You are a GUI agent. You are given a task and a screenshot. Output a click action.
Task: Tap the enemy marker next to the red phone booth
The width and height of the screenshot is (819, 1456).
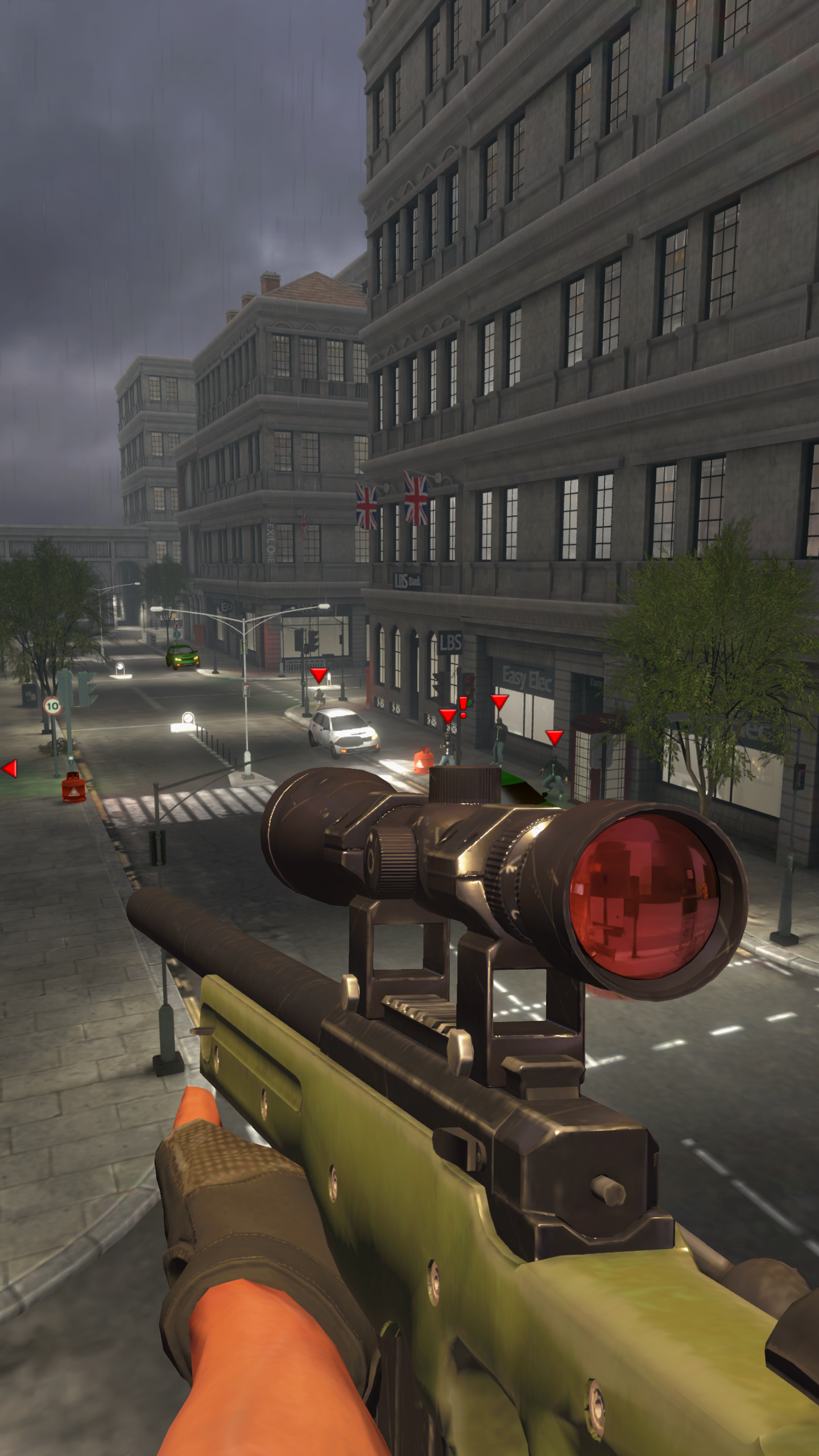pyautogui.click(x=555, y=737)
